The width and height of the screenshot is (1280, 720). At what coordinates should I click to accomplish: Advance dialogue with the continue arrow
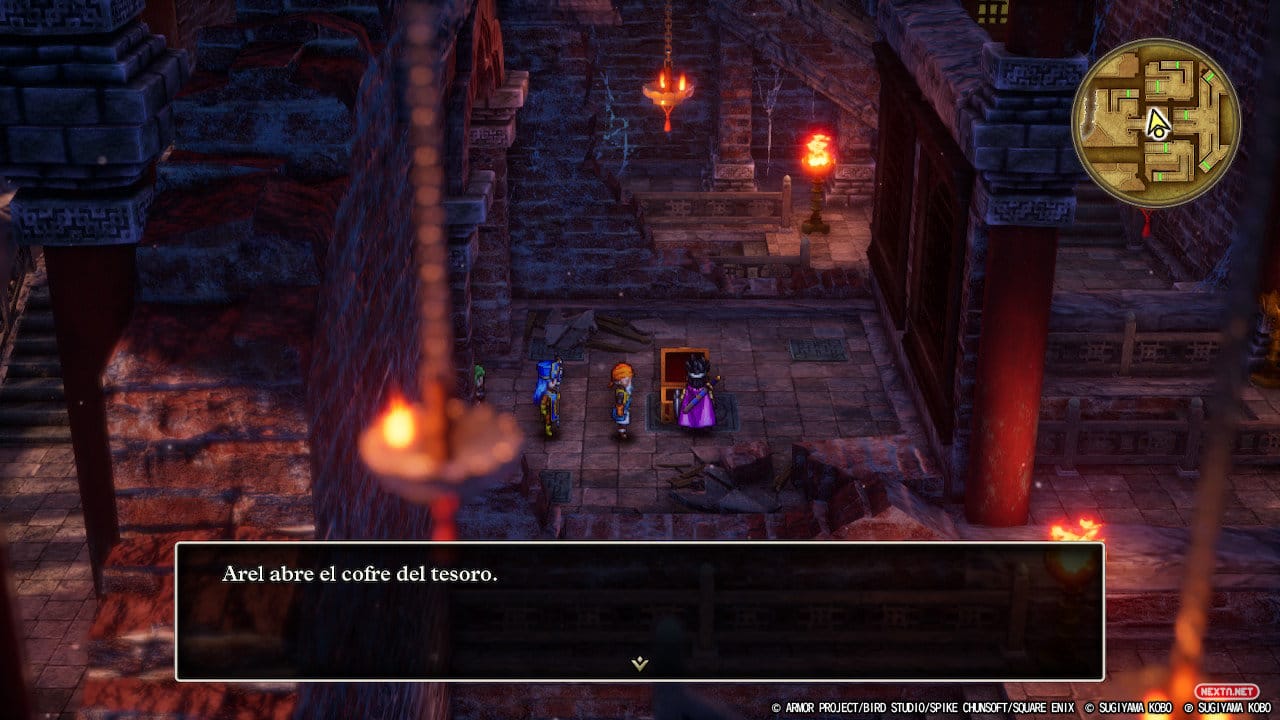640,663
